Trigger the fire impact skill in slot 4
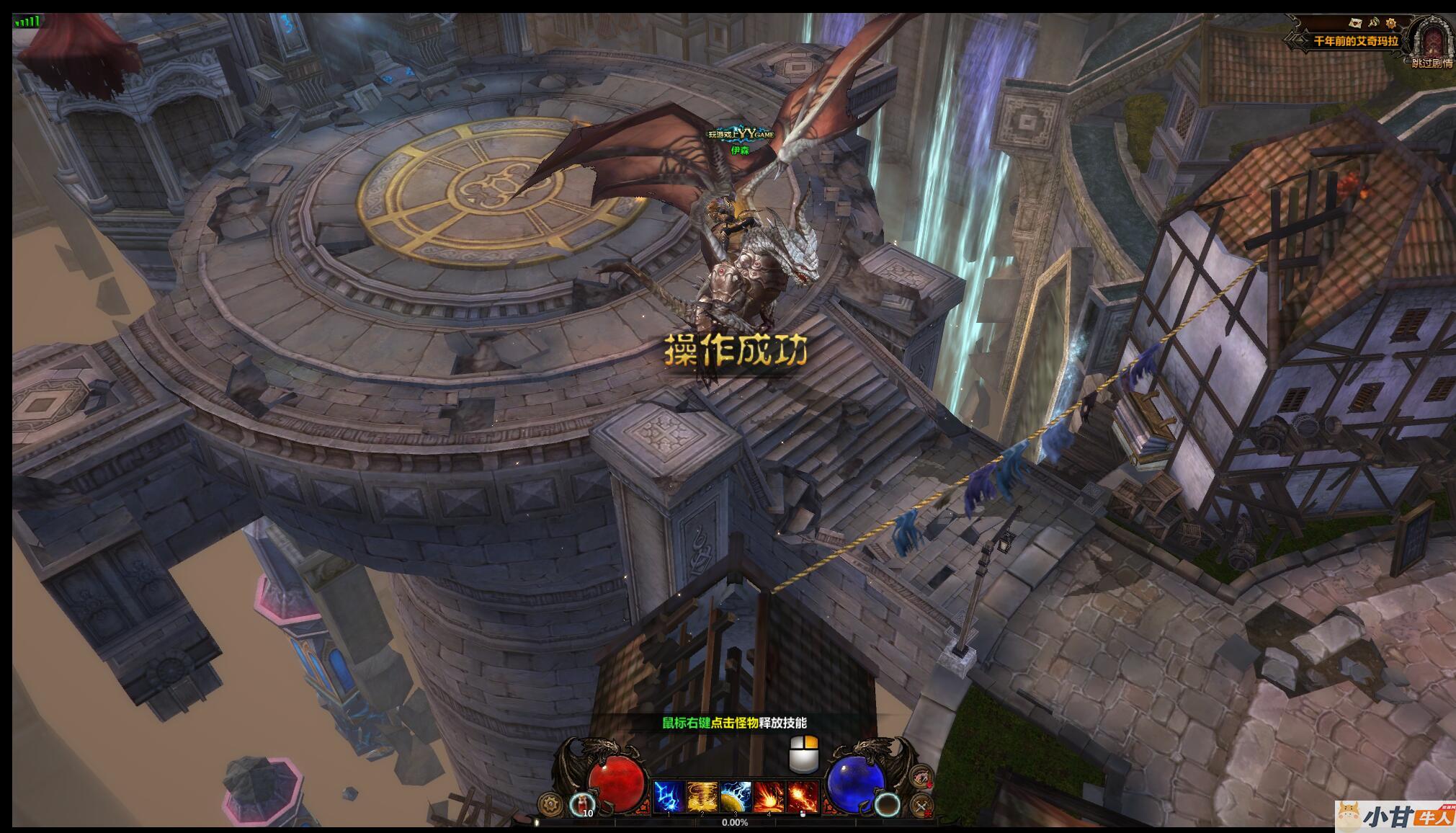 769,797
